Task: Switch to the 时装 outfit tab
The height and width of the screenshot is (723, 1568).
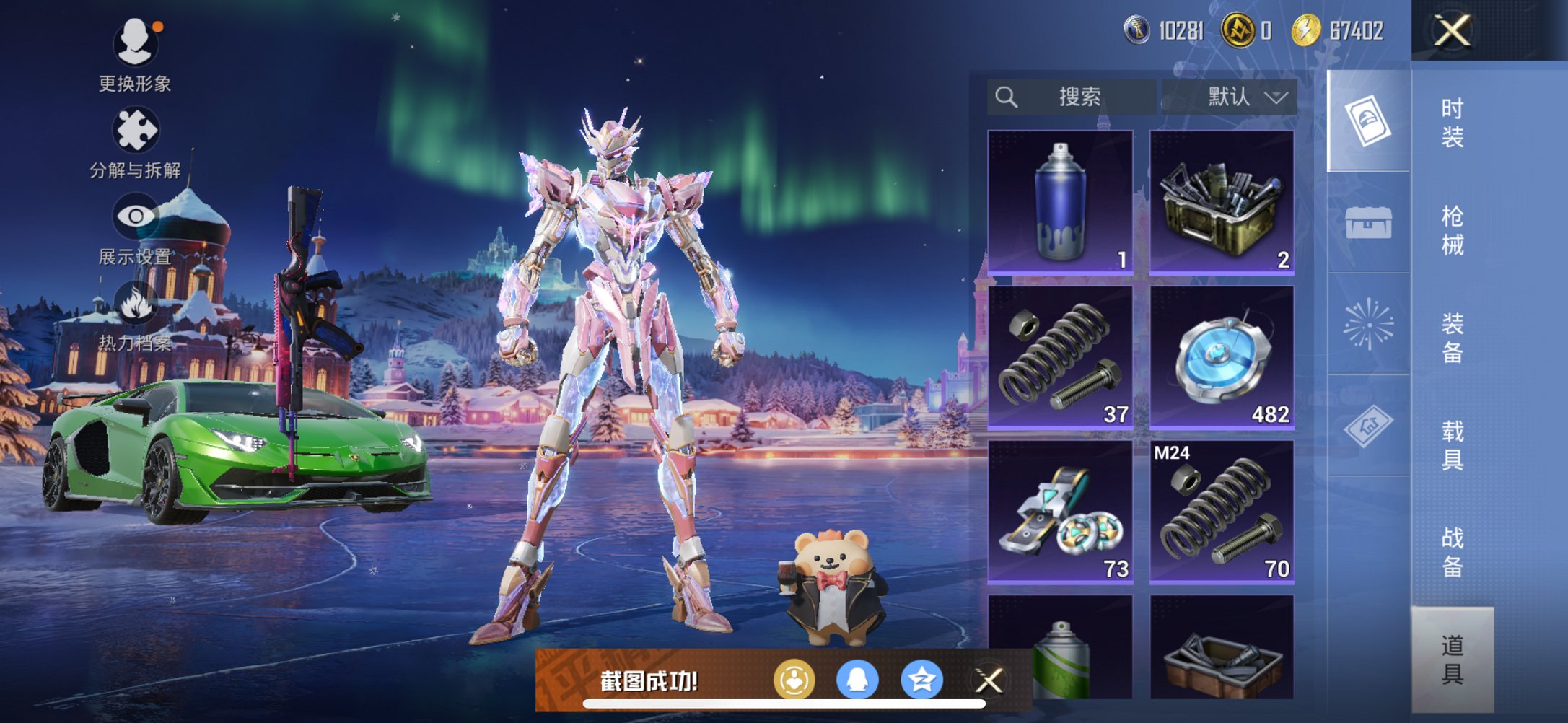Action: pyautogui.click(x=1452, y=123)
